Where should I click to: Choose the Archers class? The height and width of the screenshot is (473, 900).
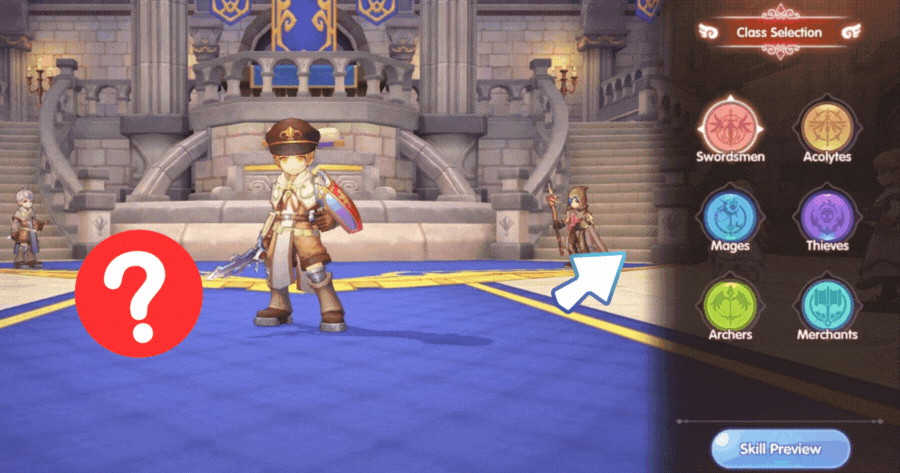pyautogui.click(x=730, y=301)
